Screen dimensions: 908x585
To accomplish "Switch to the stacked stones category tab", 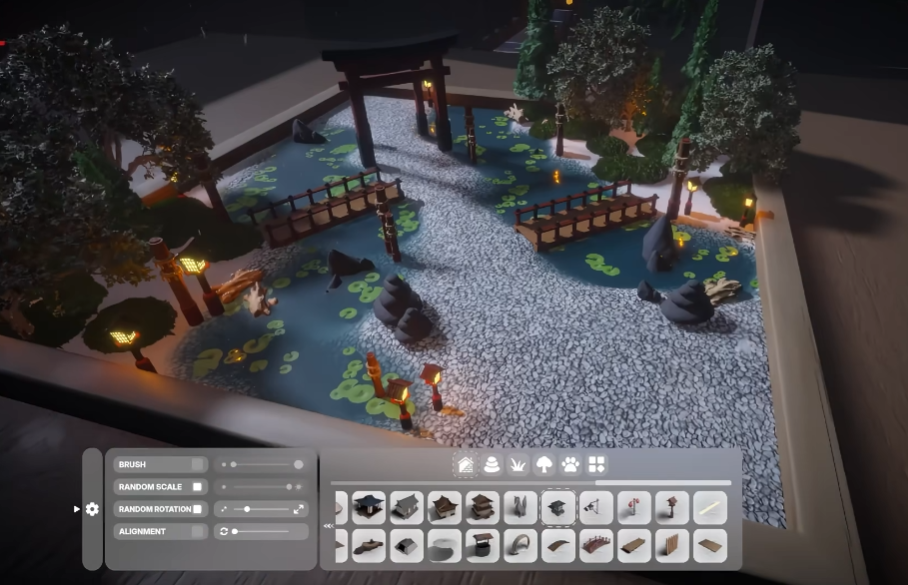I will [491, 464].
